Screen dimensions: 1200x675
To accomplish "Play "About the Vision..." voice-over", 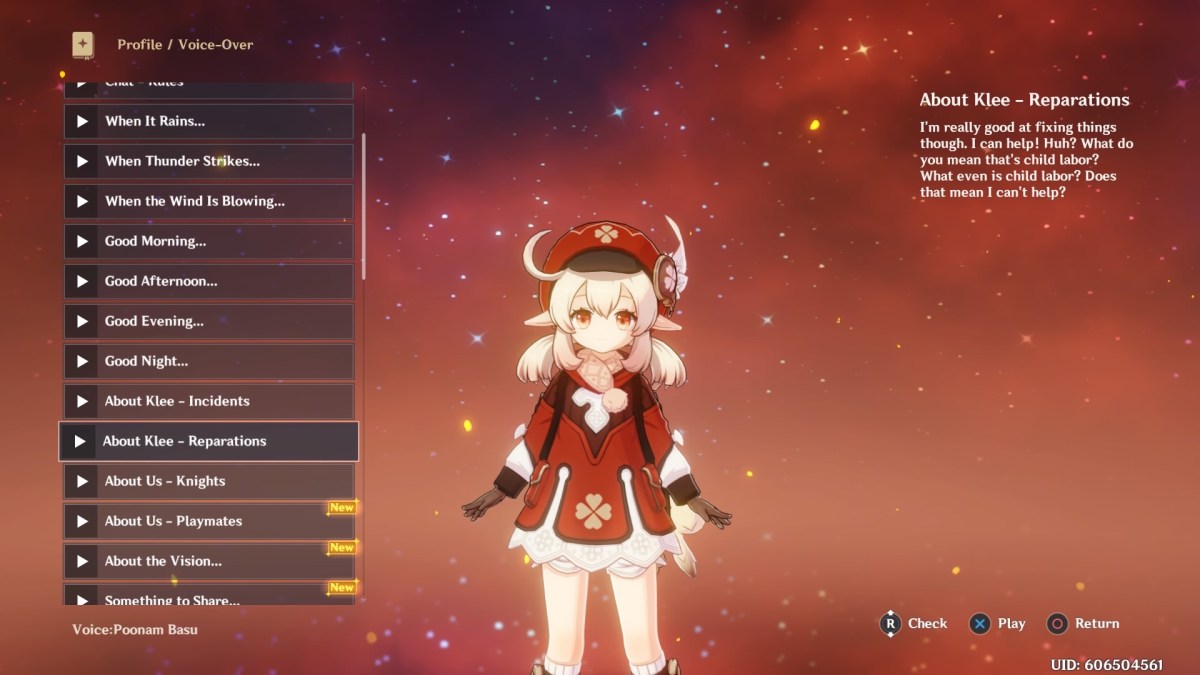I will [208, 561].
